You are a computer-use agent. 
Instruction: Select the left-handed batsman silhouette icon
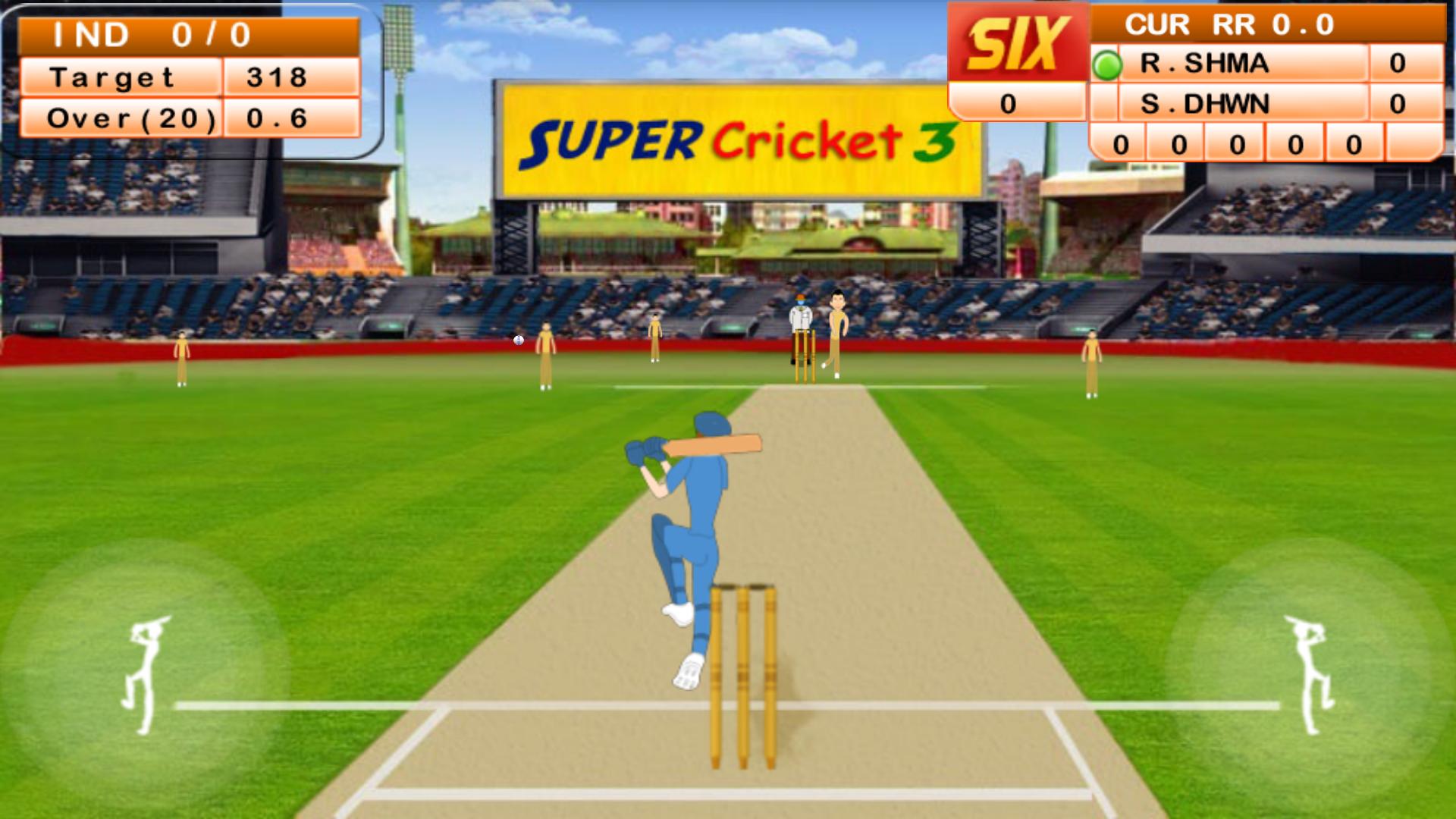[144, 675]
